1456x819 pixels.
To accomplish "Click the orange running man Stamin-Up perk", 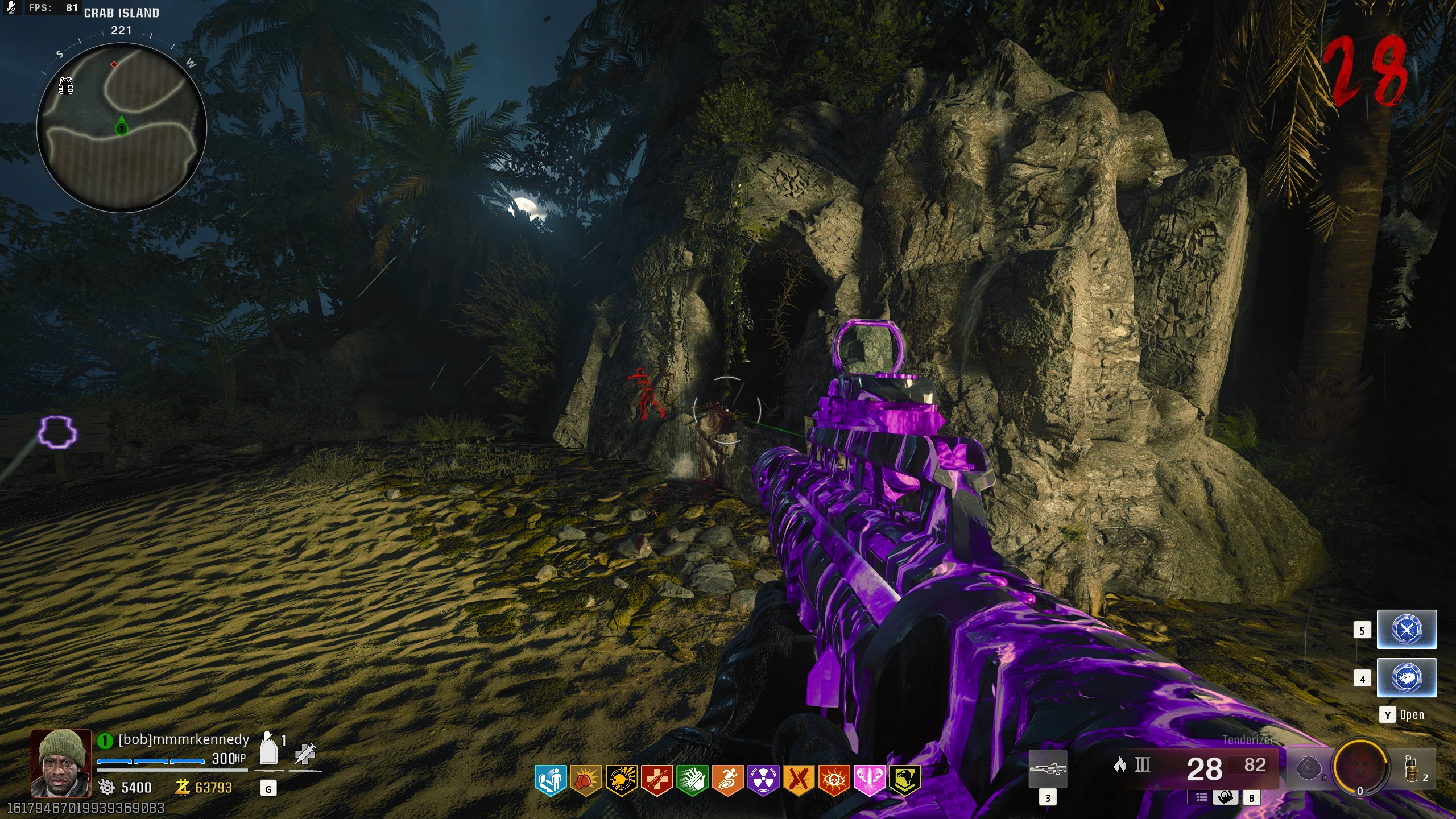I will coord(727,780).
